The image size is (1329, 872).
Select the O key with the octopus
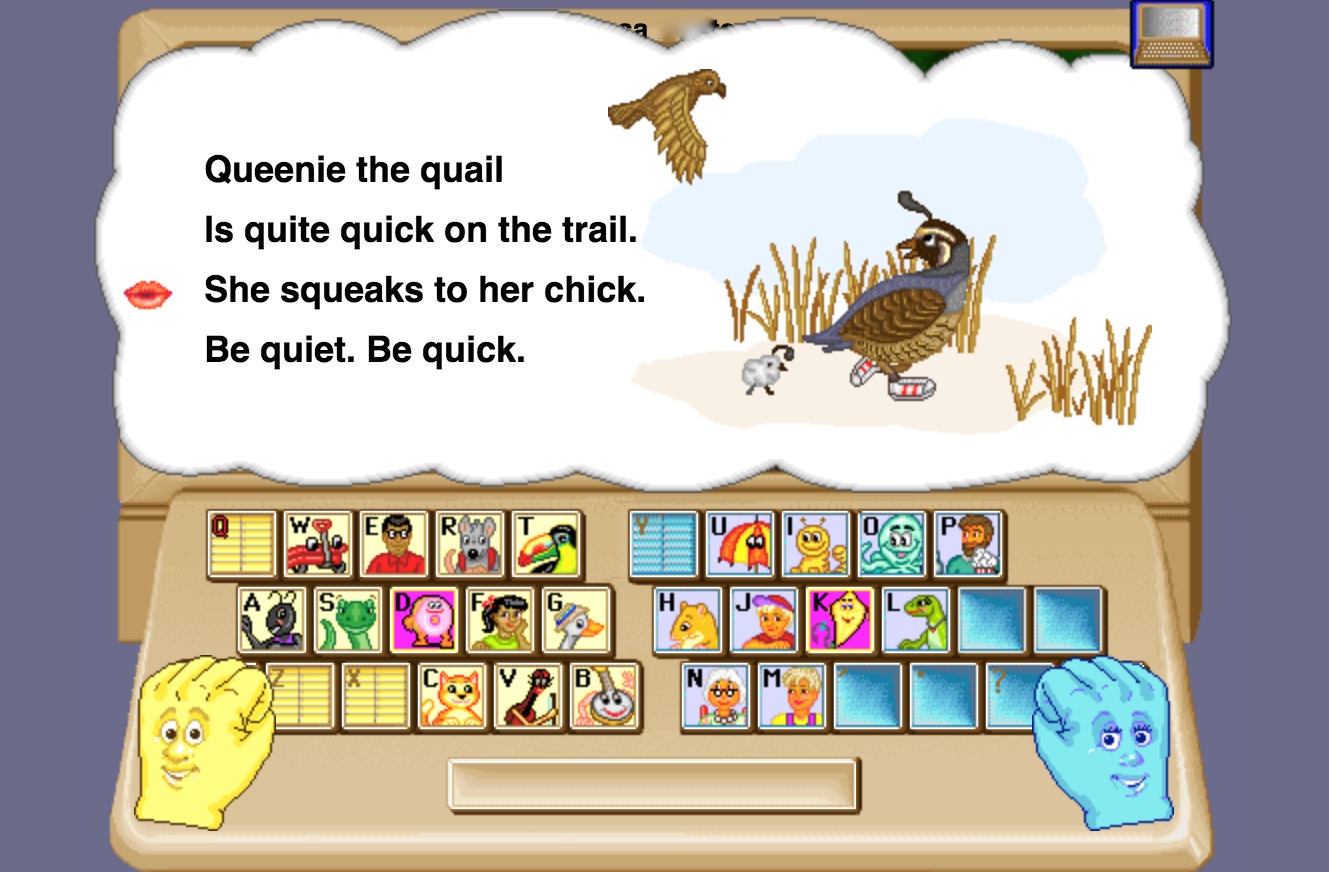coord(890,545)
